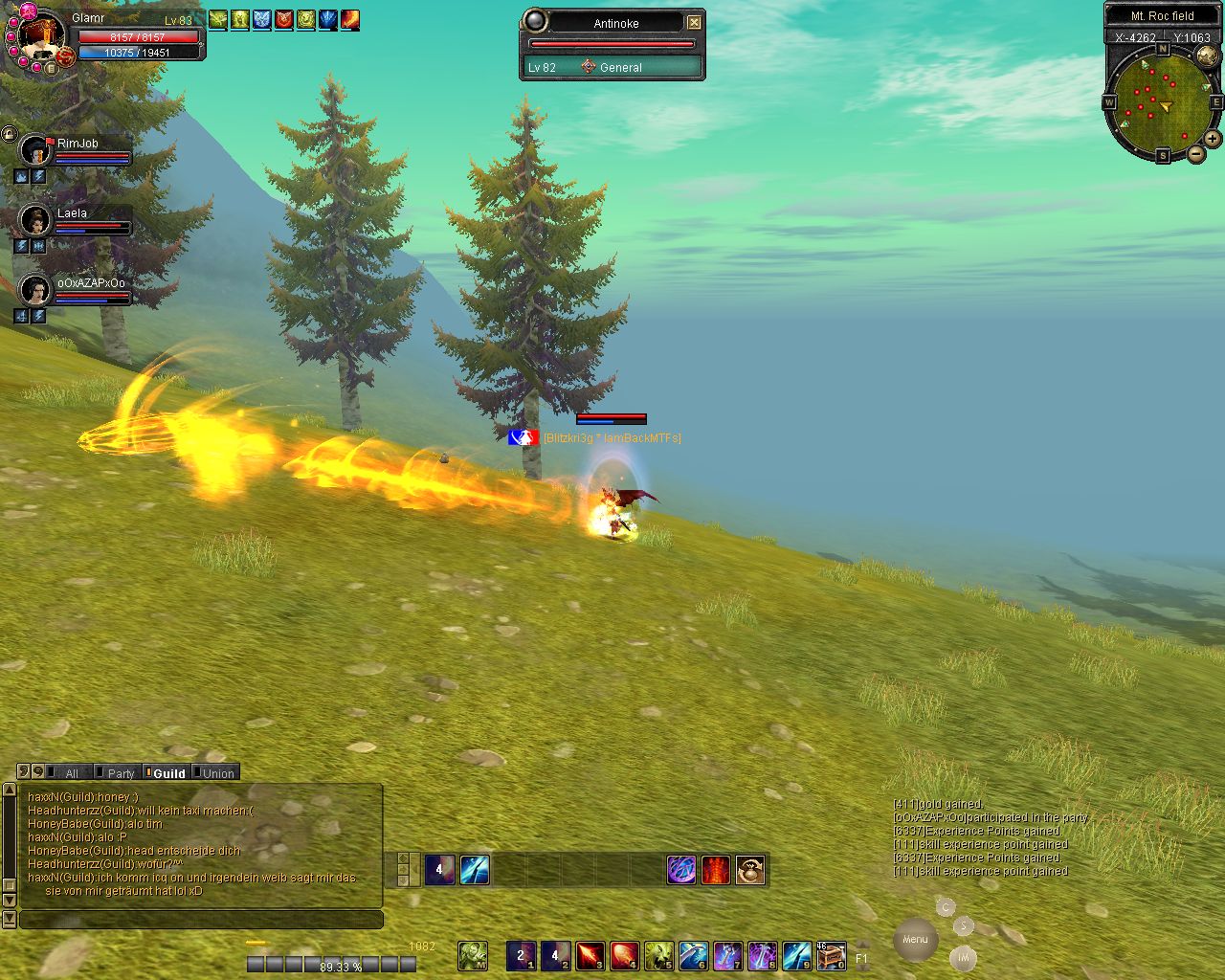
Task: Select party member RimJob's portrait
Action: [35, 151]
